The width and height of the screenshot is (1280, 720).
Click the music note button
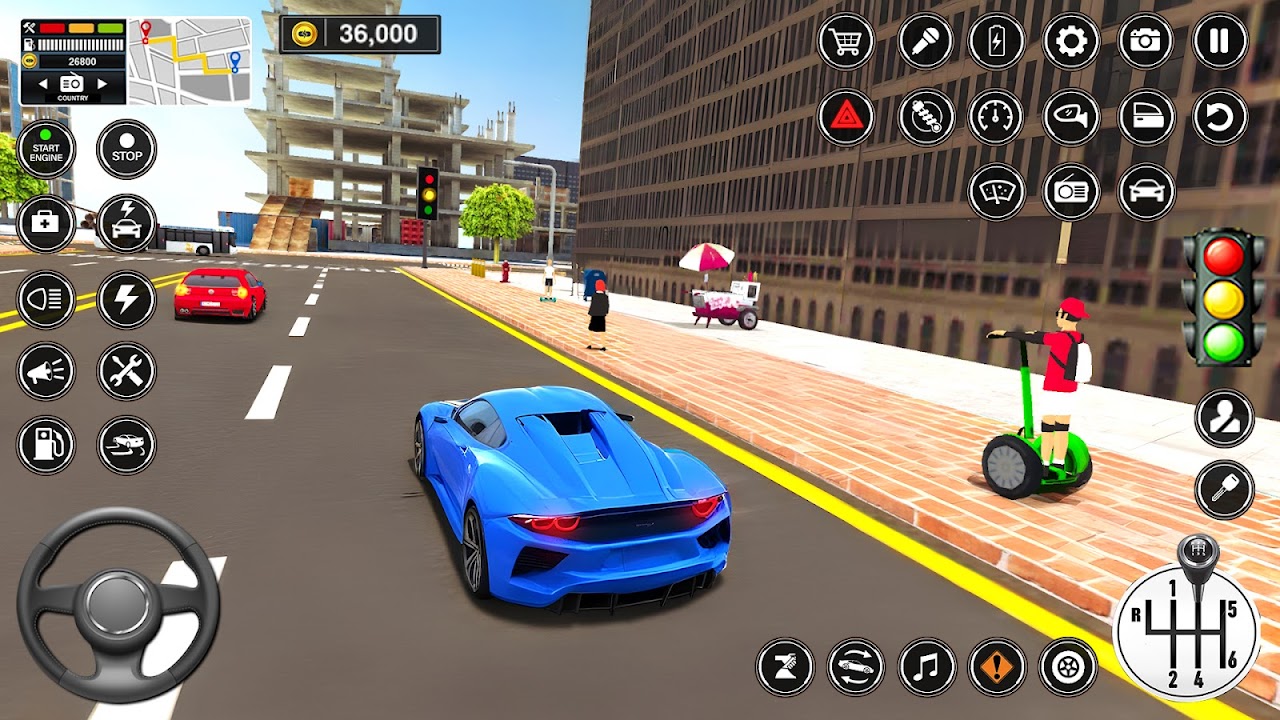(927, 667)
